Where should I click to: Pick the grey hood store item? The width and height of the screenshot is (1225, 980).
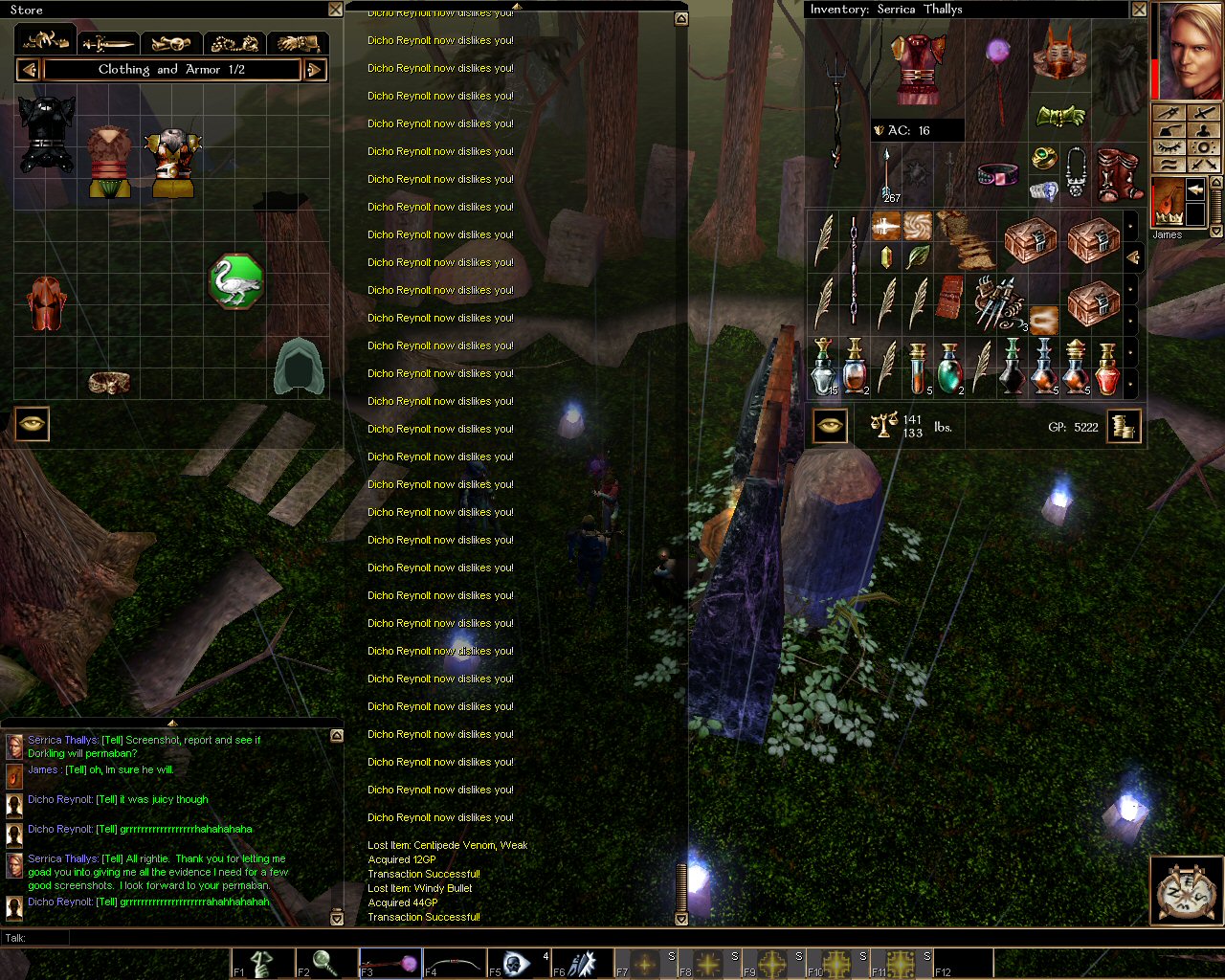tap(299, 367)
